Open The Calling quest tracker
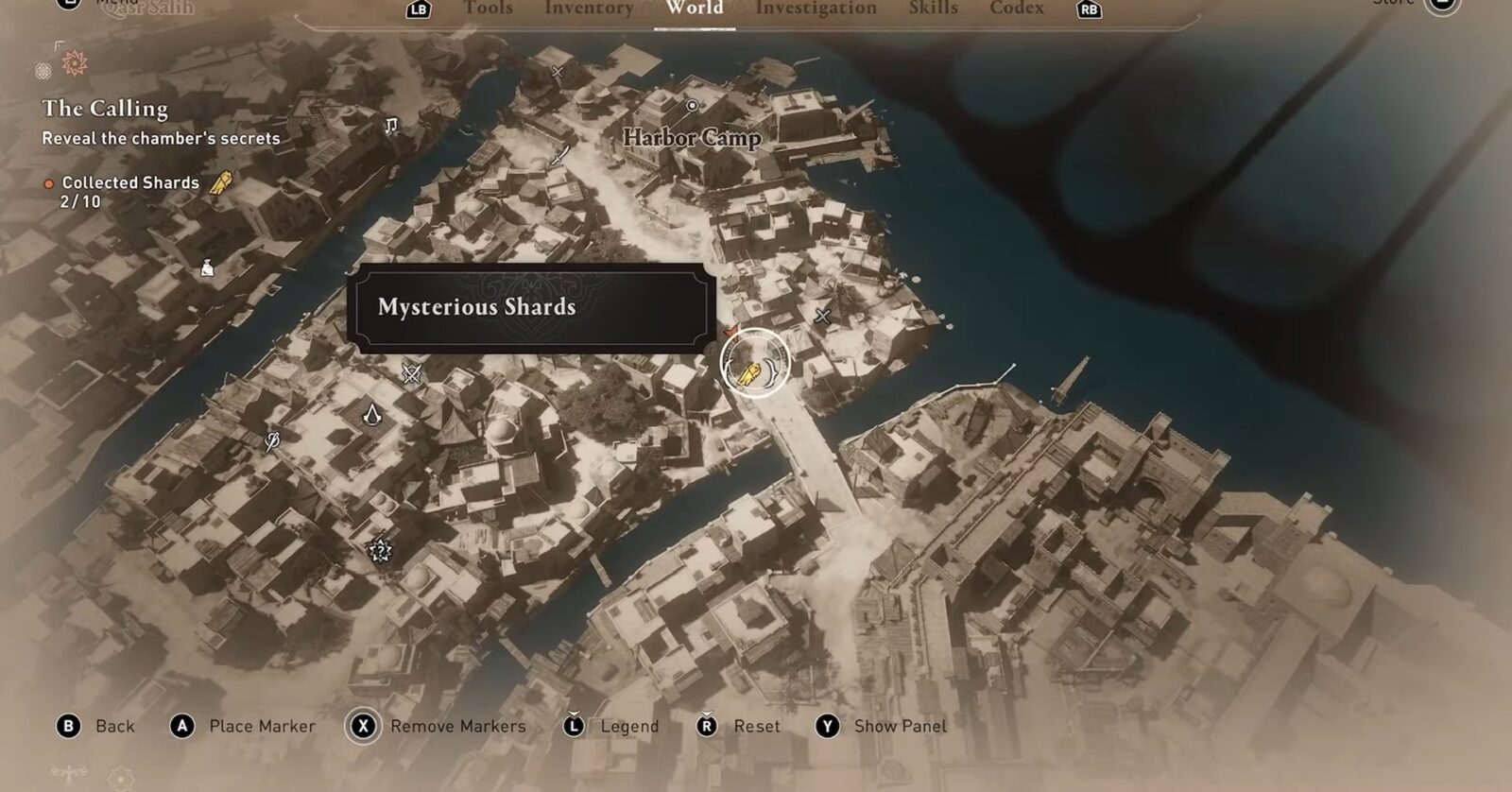The width and height of the screenshot is (1512, 792). (105, 109)
